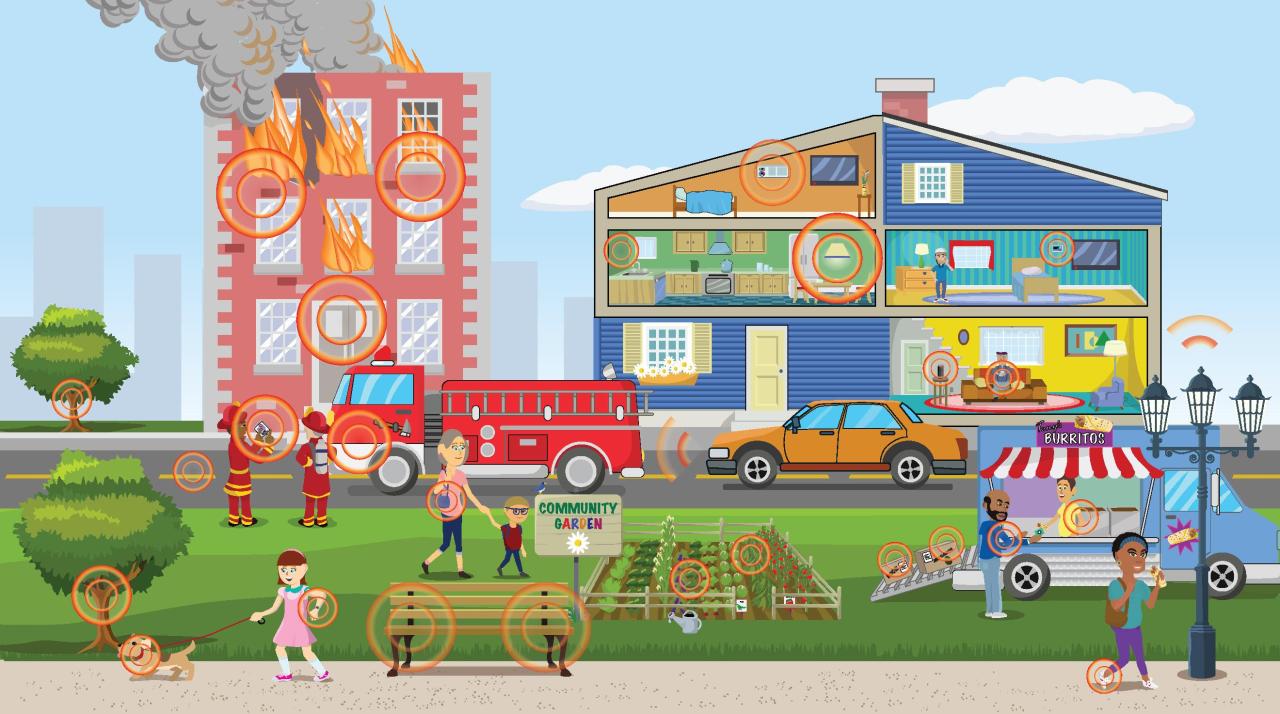Select the fire truck front hotspot
Viewport: 1280px width, 714px height.
click(x=359, y=441)
